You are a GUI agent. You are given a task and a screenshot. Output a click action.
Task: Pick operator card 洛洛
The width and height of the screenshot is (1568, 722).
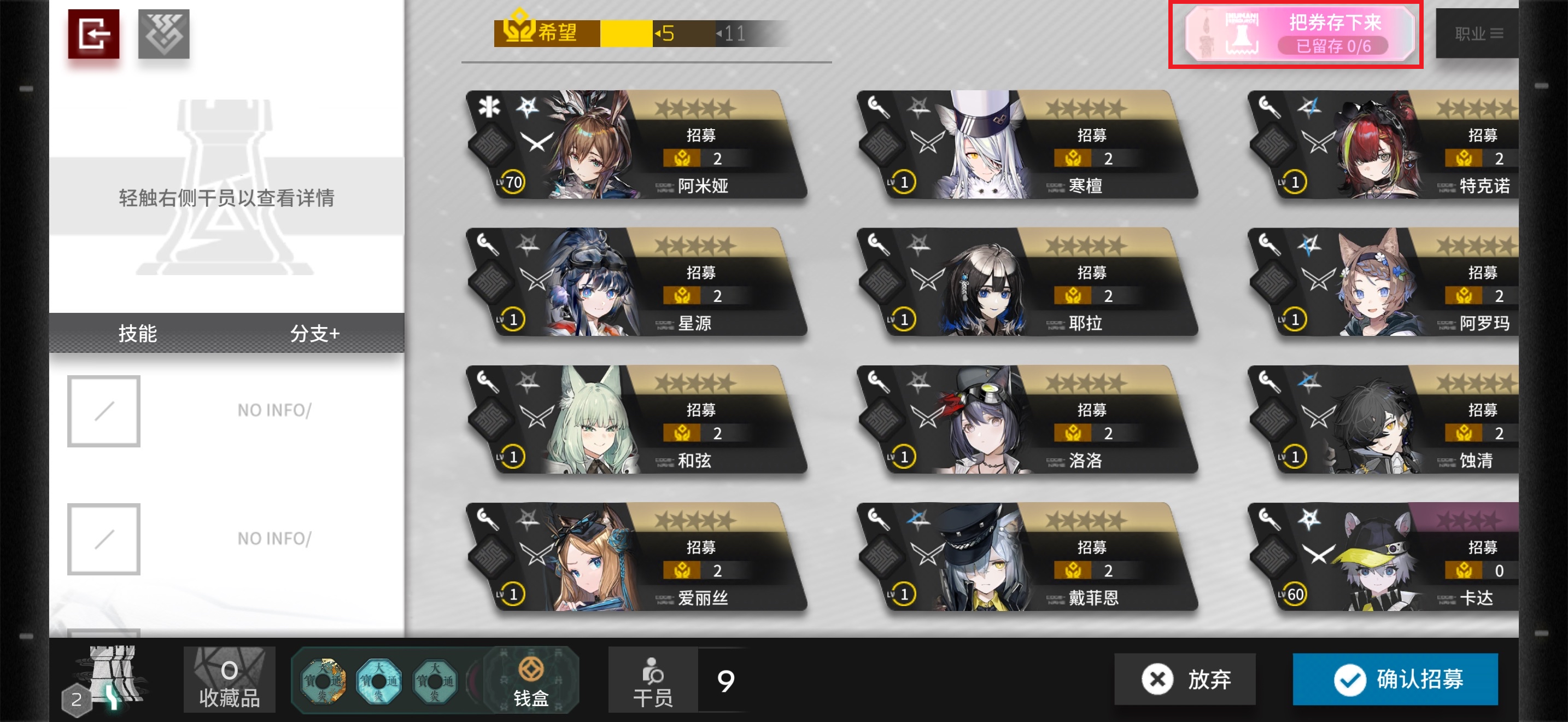1027,420
